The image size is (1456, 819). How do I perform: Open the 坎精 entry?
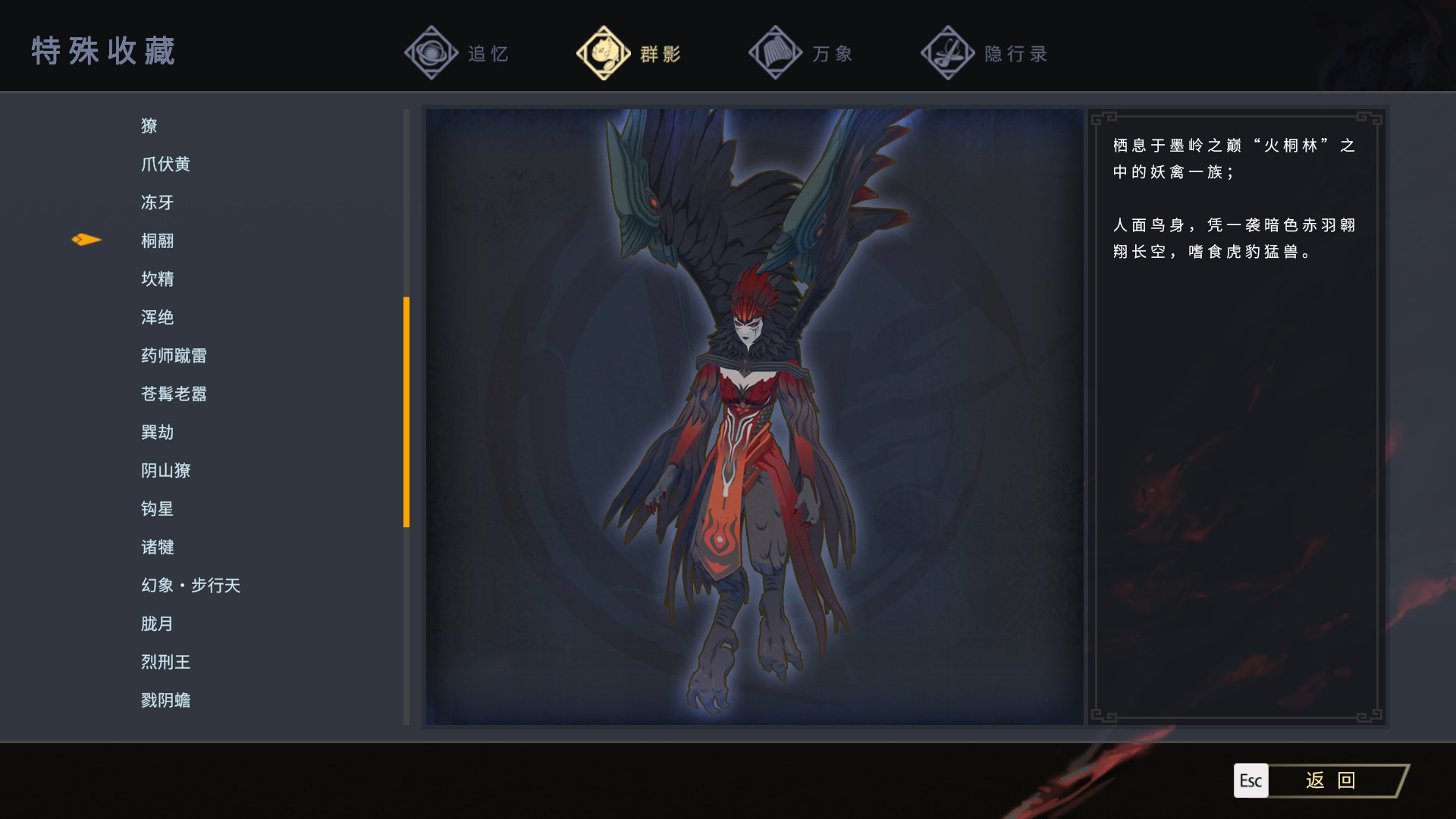(157, 279)
